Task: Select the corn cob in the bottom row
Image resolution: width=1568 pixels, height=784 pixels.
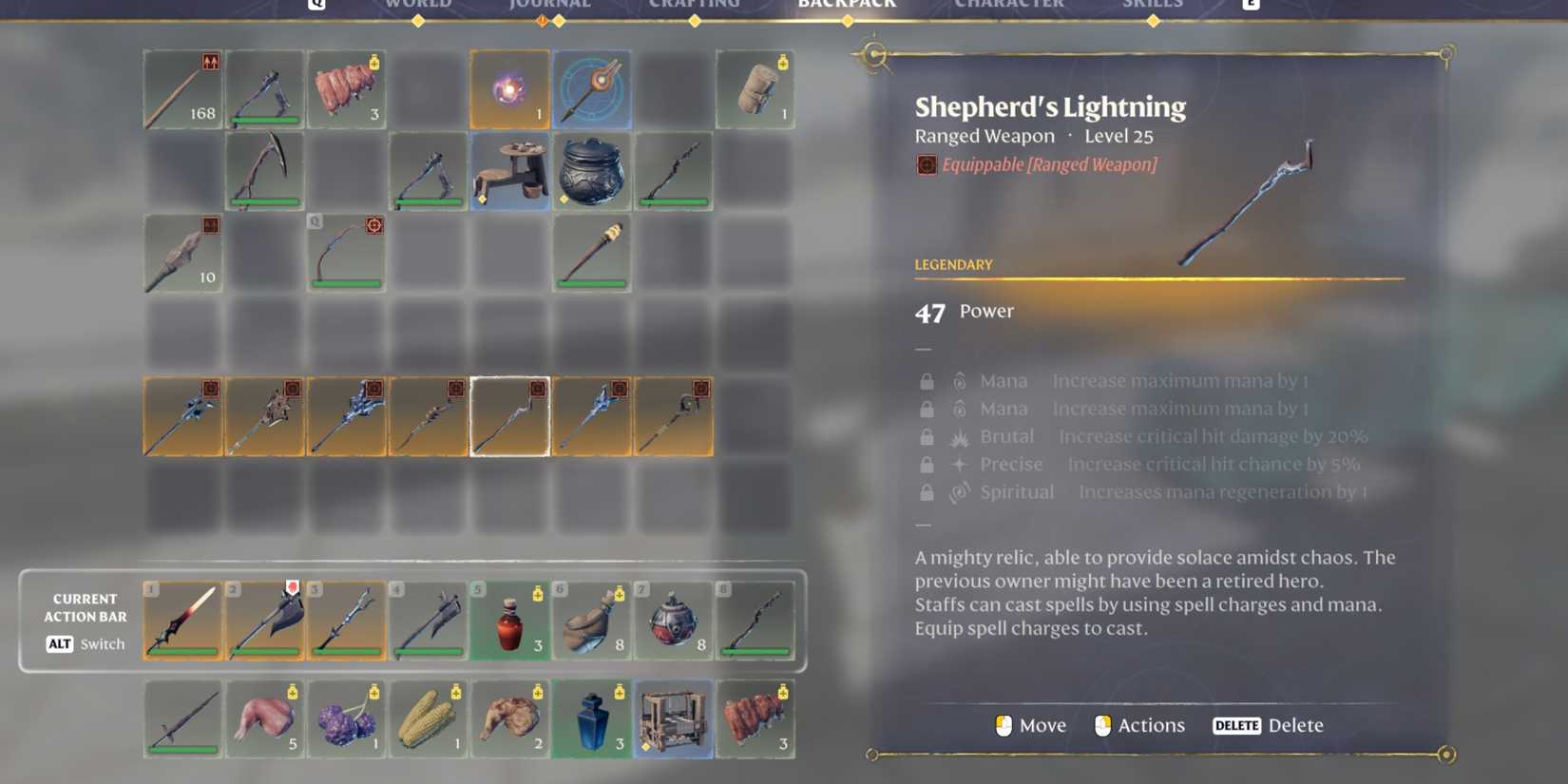Action: point(428,719)
